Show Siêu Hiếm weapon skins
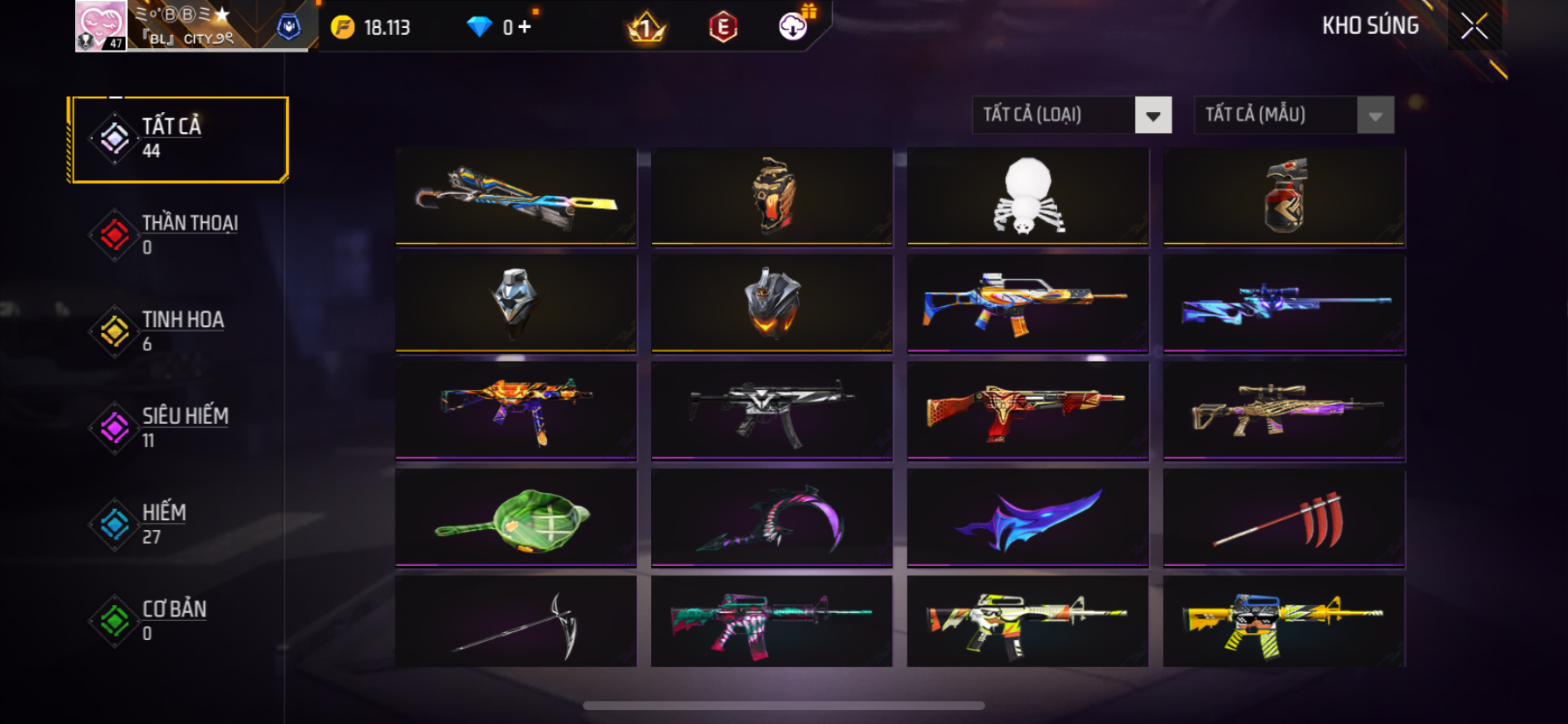This screenshot has height=724, width=1568. tap(179, 428)
